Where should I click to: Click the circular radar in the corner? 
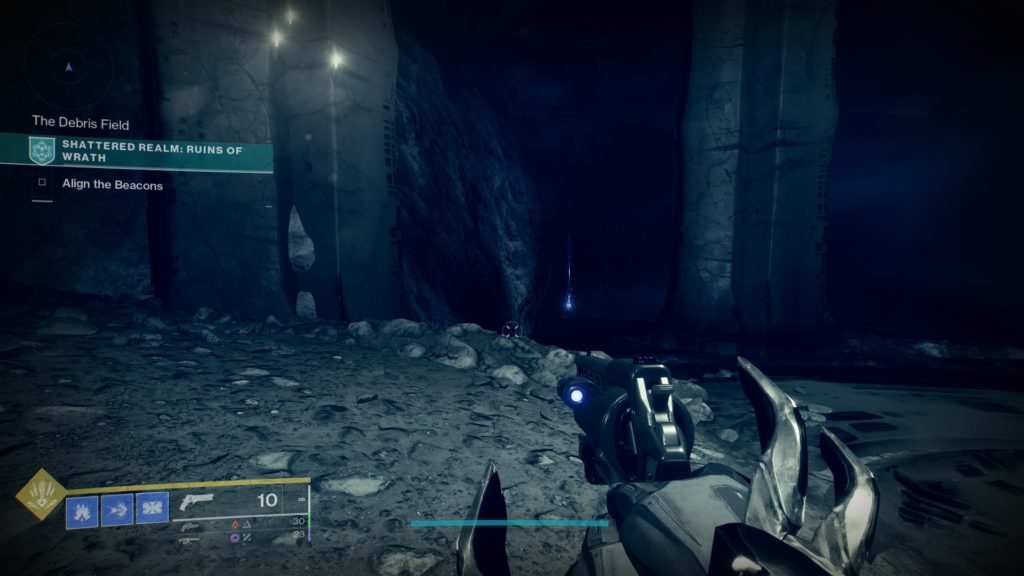[68, 66]
